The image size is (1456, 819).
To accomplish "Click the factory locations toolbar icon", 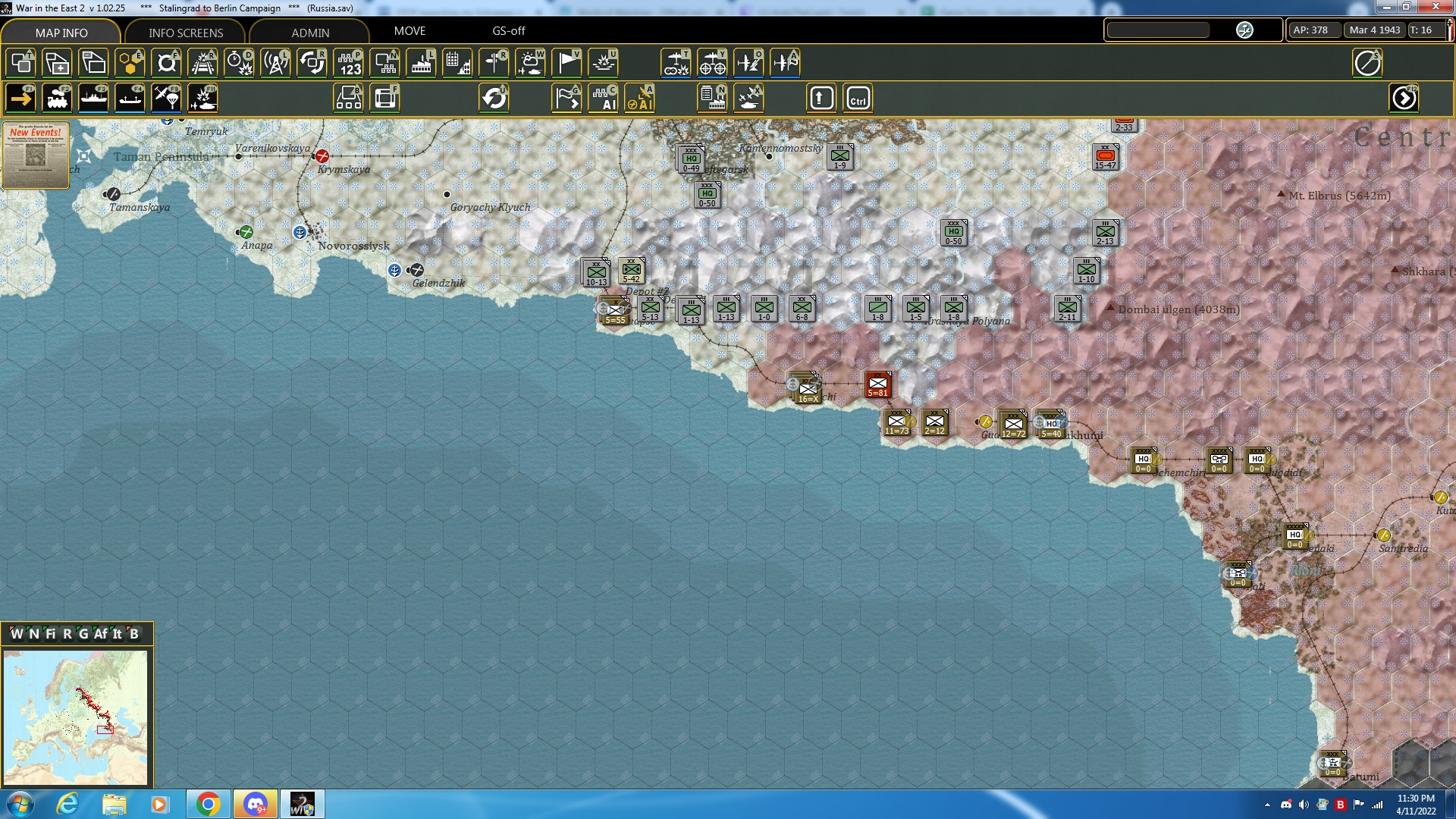I will click(421, 63).
